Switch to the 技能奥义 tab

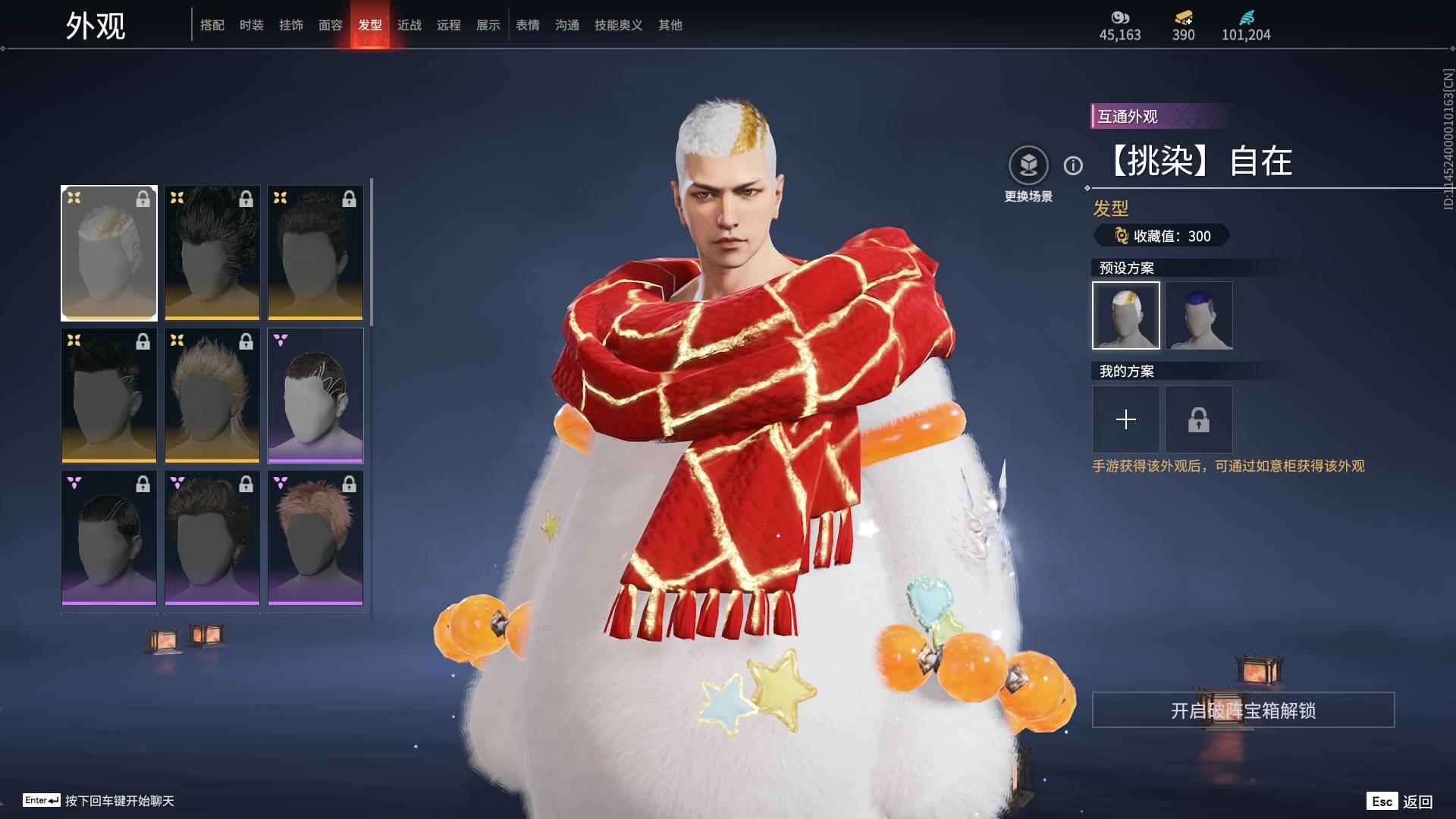click(x=619, y=25)
